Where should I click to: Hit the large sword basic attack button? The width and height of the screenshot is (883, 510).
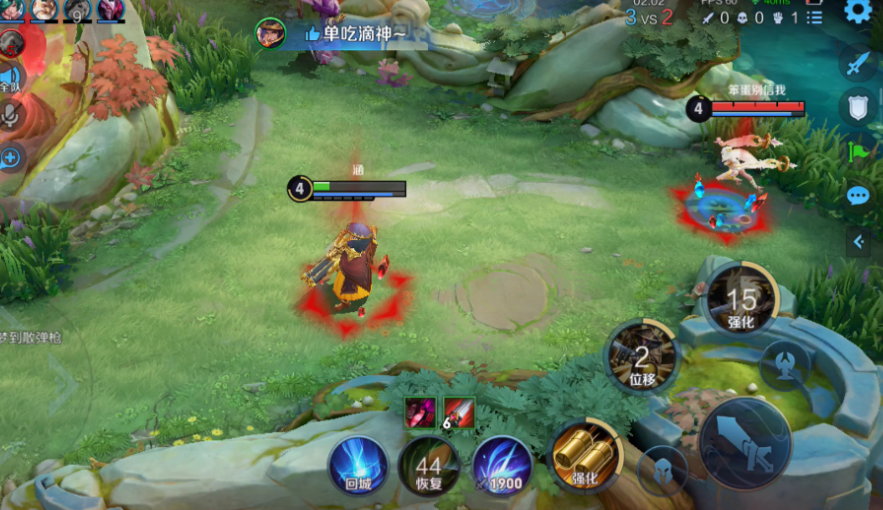tap(746, 443)
